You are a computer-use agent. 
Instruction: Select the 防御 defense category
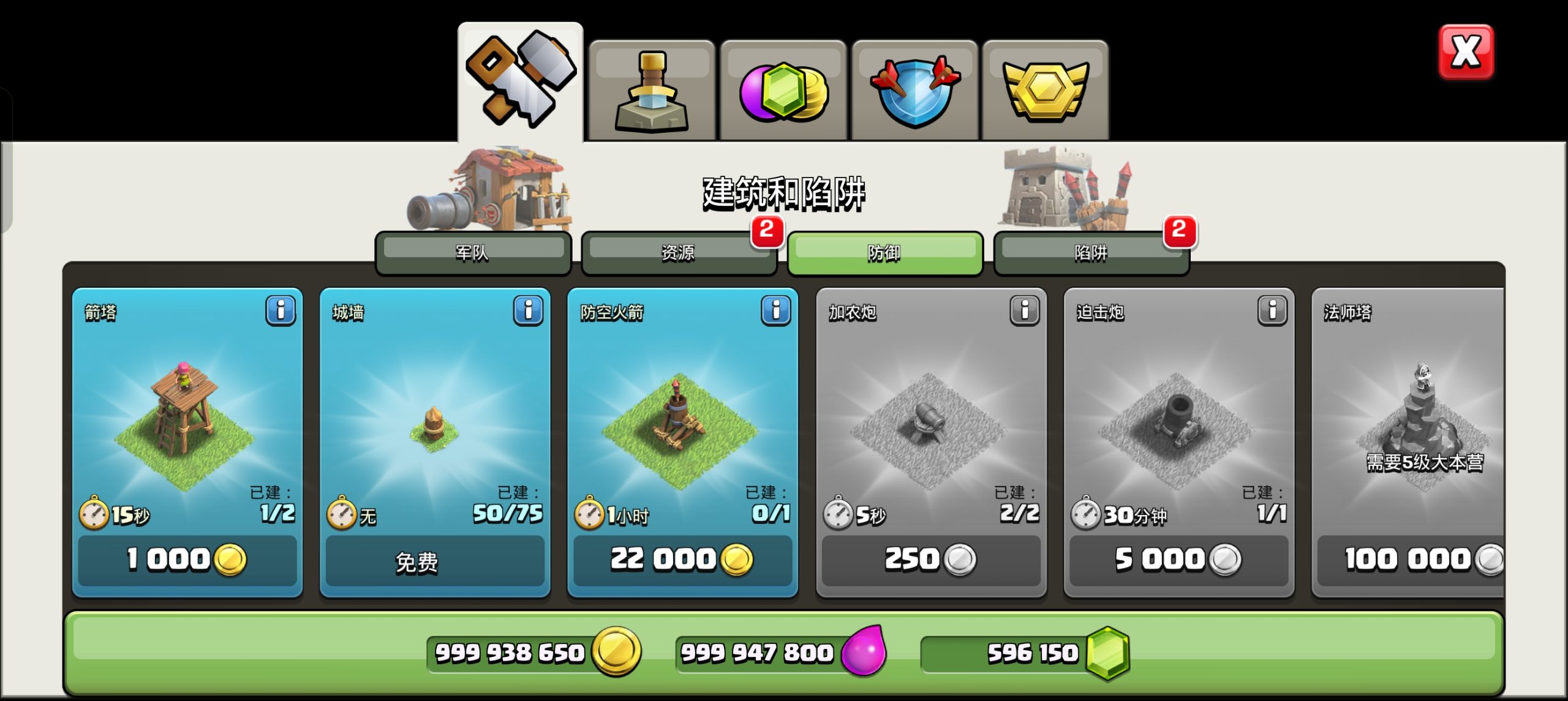tap(884, 252)
